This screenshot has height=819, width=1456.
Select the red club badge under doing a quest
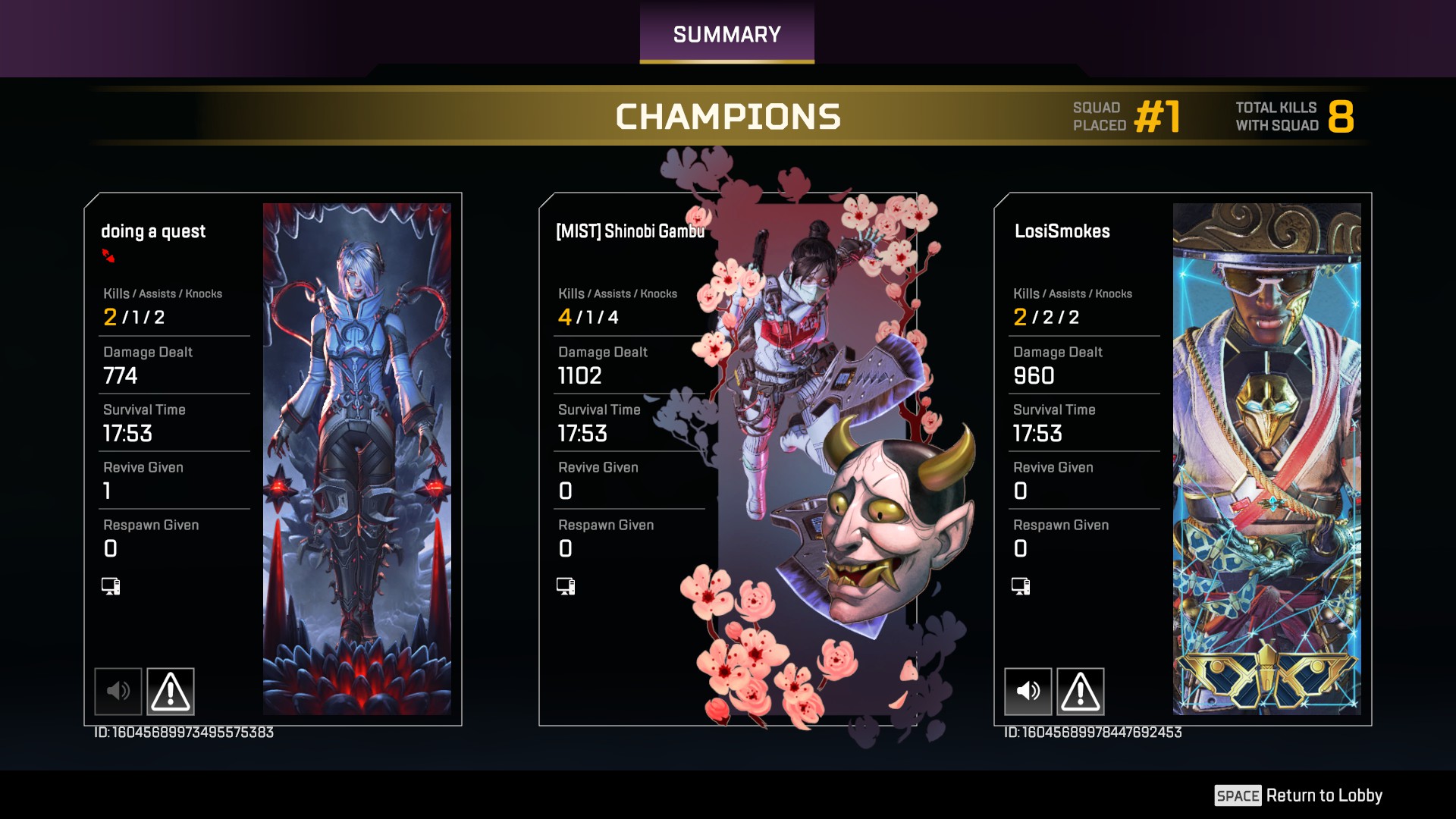point(108,256)
